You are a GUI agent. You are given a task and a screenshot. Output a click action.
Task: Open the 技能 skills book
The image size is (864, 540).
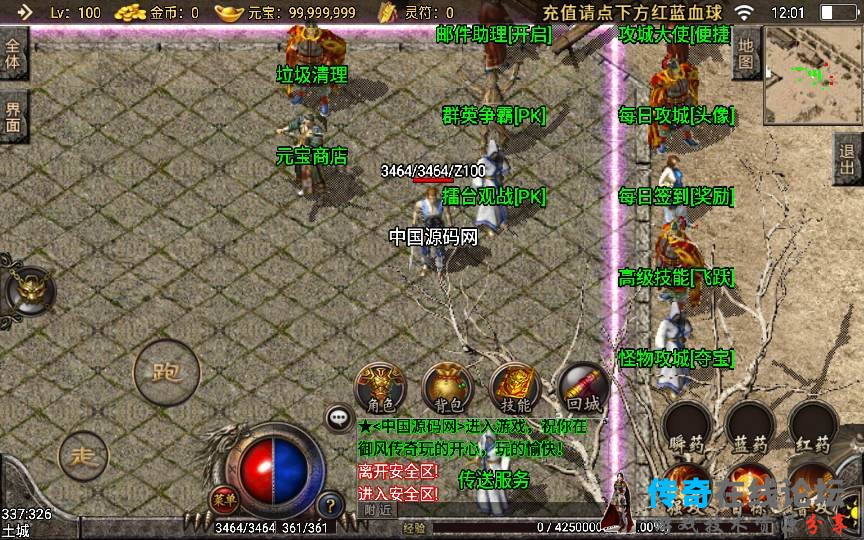point(515,387)
